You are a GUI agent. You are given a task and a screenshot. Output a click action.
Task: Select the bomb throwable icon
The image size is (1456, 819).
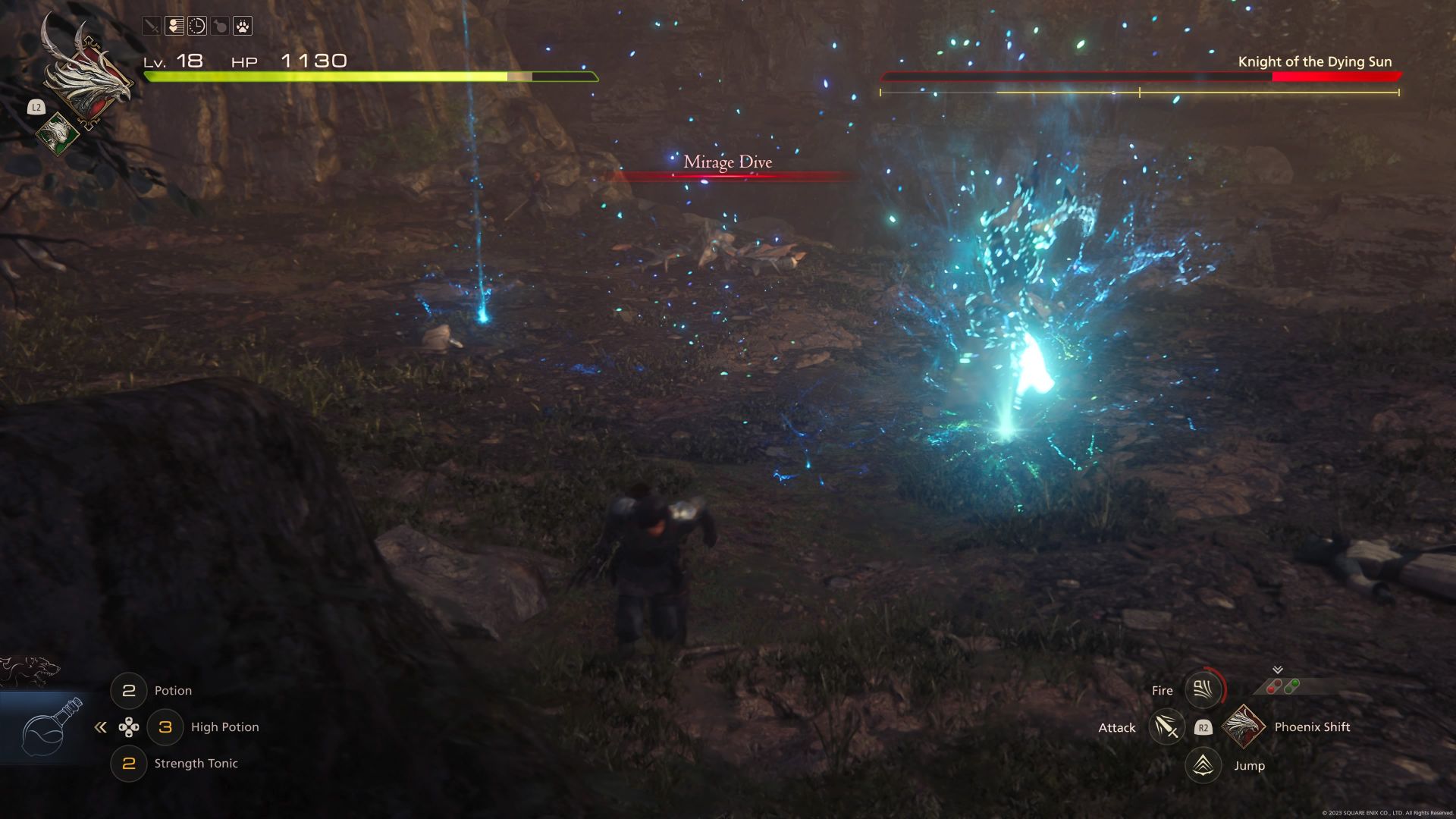click(x=220, y=27)
